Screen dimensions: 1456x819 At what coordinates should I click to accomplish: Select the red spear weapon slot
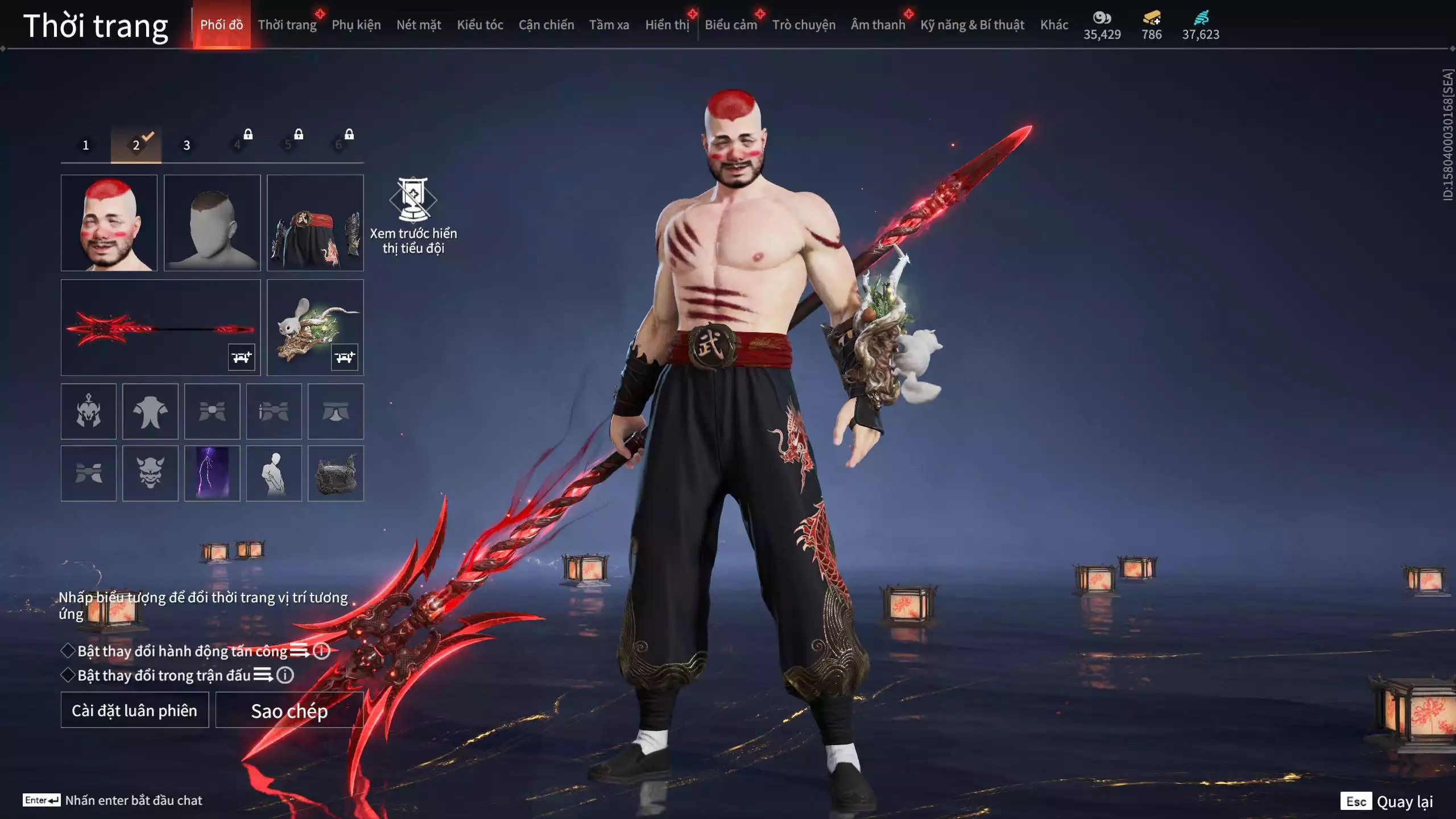tap(160, 328)
